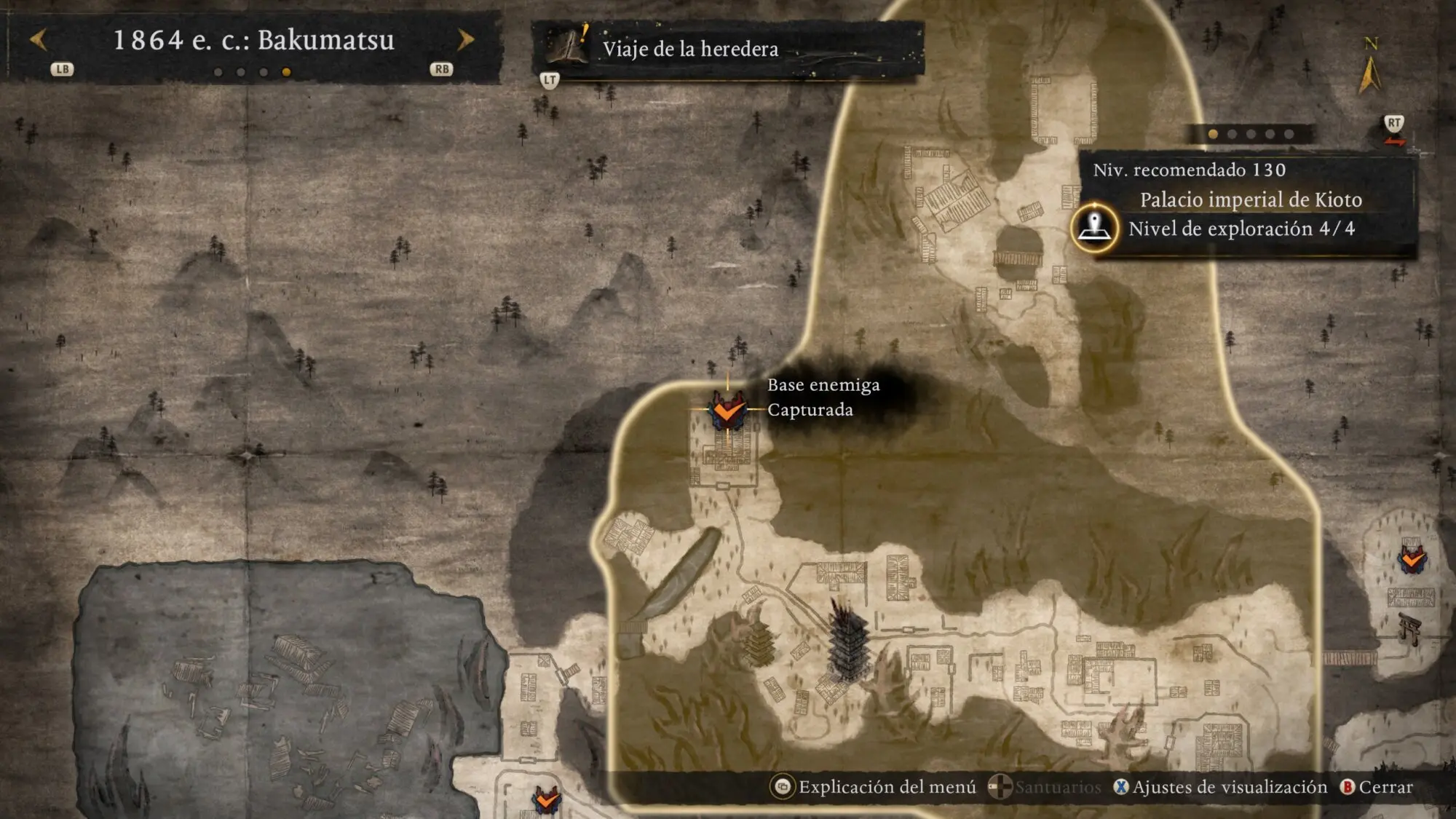Advance to the next era with the right arrow
1456x819 pixels.
pyautogui.click(x=465, y=39)
